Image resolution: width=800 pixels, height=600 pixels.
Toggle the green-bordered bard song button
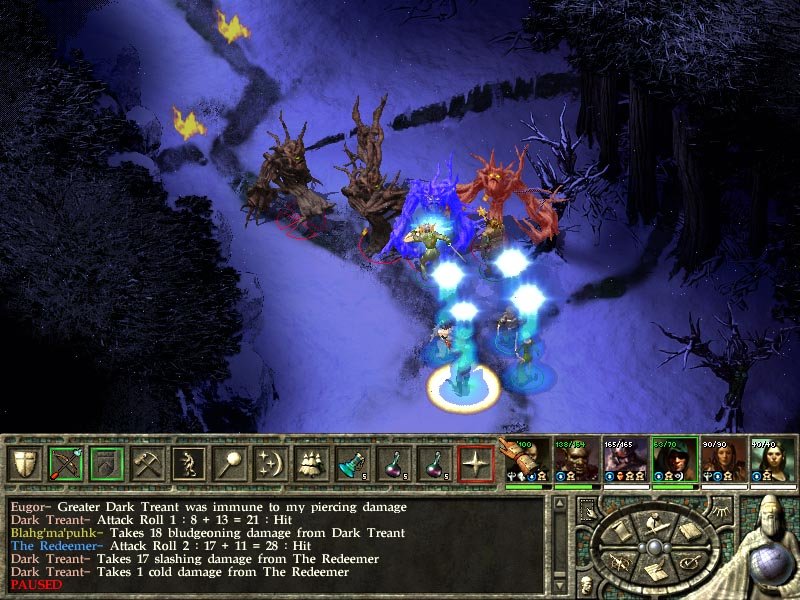(106, 464)
